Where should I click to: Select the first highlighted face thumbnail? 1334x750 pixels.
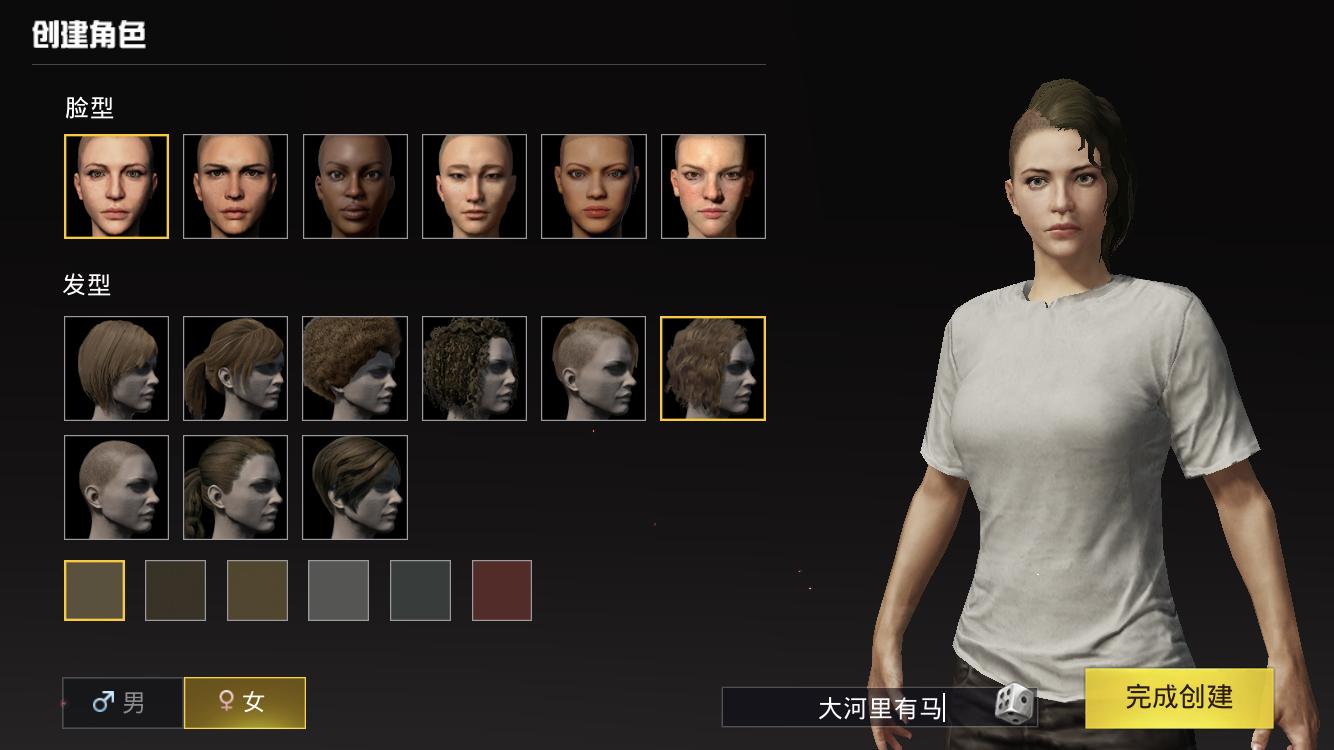[116, 187]
